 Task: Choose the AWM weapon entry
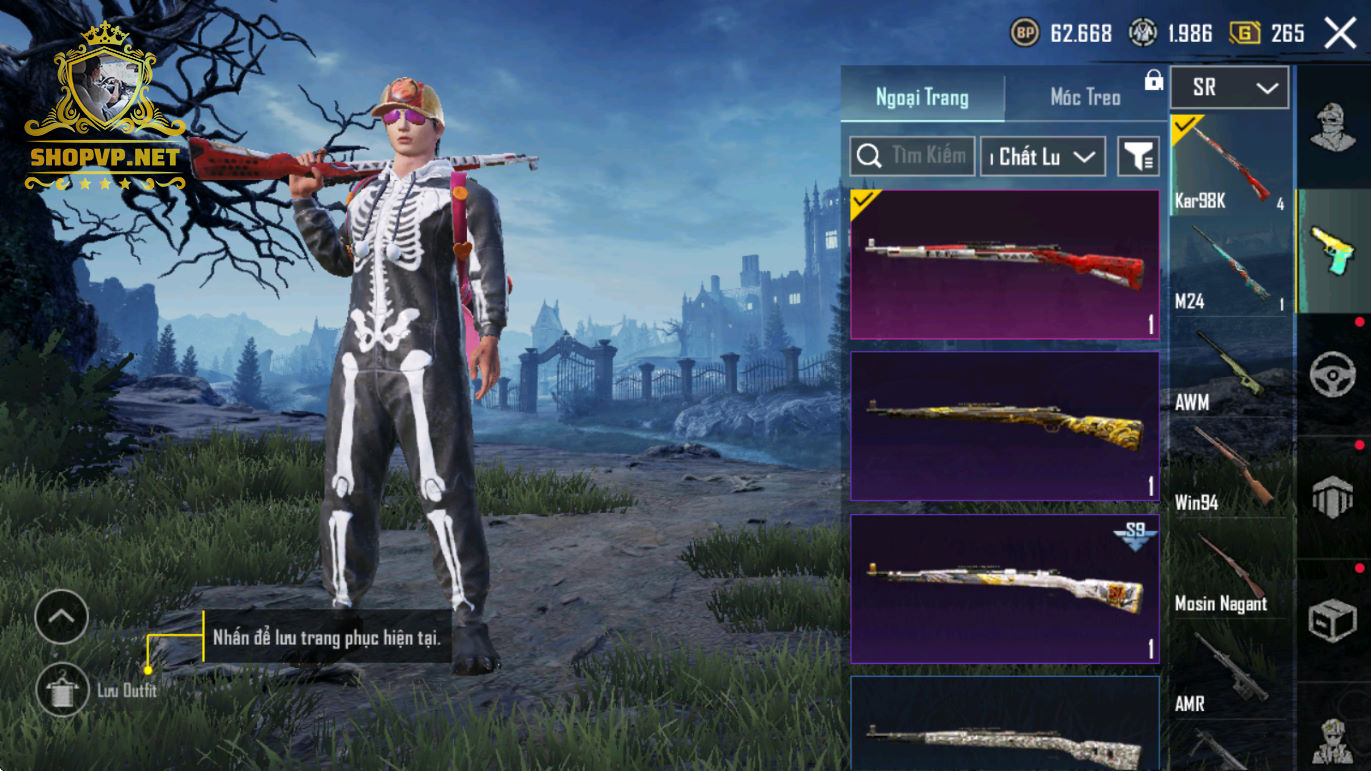(1230, 370)
